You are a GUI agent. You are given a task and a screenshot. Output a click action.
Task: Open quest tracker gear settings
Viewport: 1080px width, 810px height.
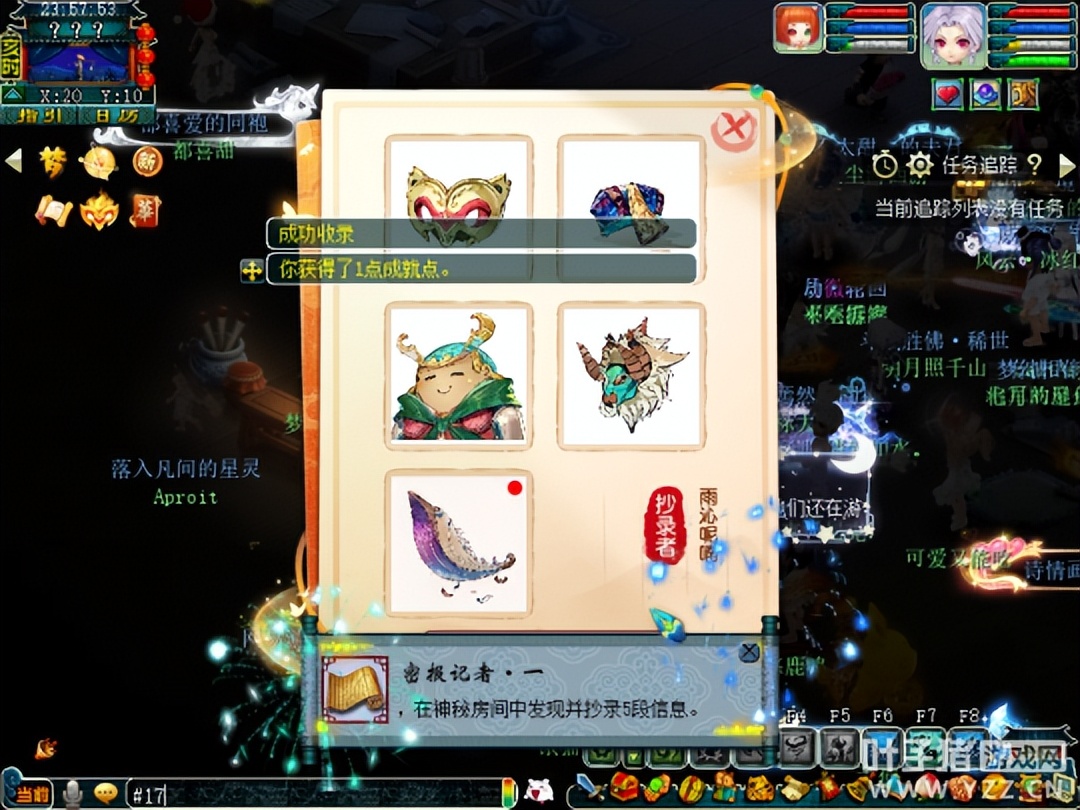919,164
